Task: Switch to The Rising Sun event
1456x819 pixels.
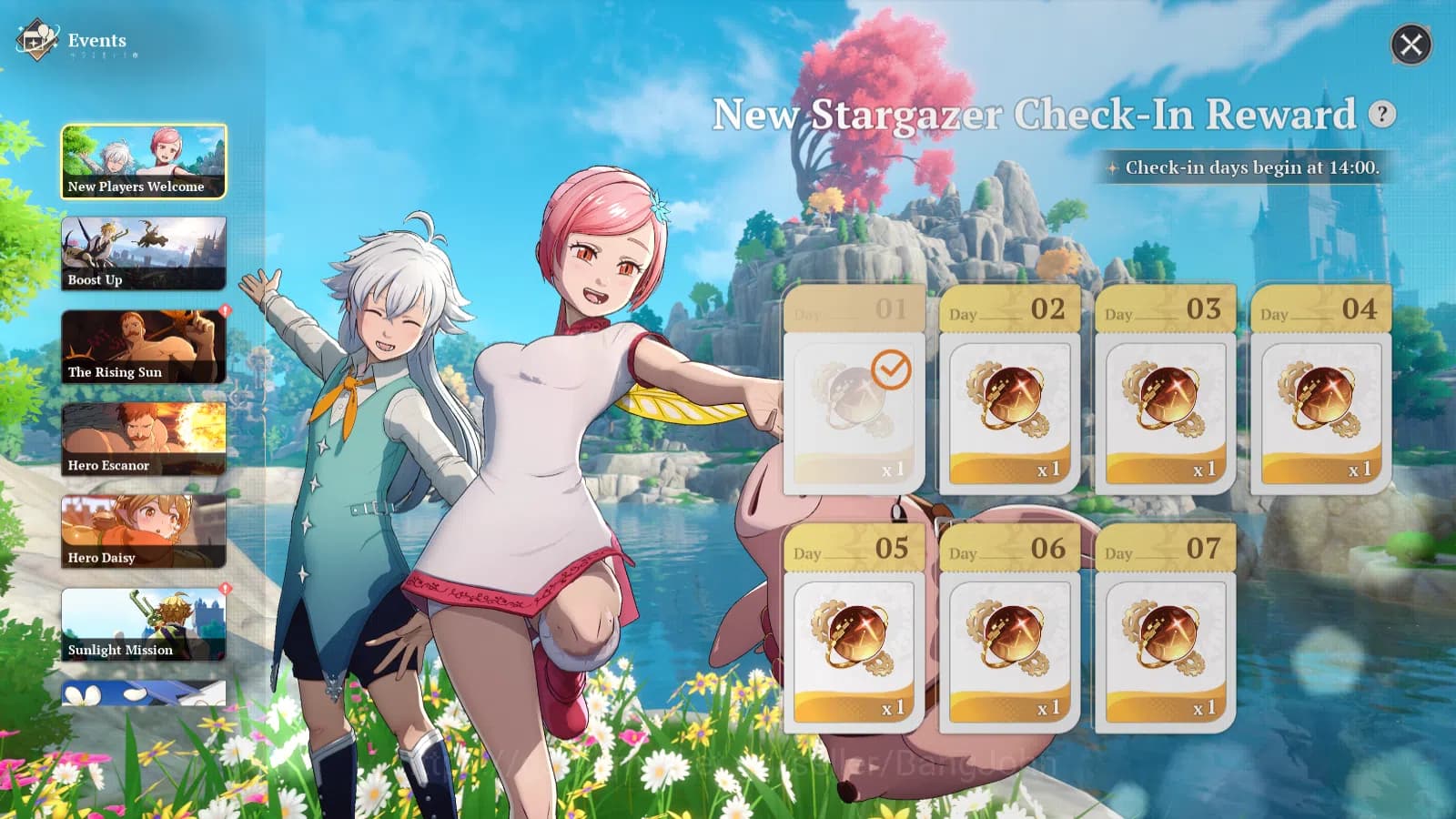Action: [143, 345]
